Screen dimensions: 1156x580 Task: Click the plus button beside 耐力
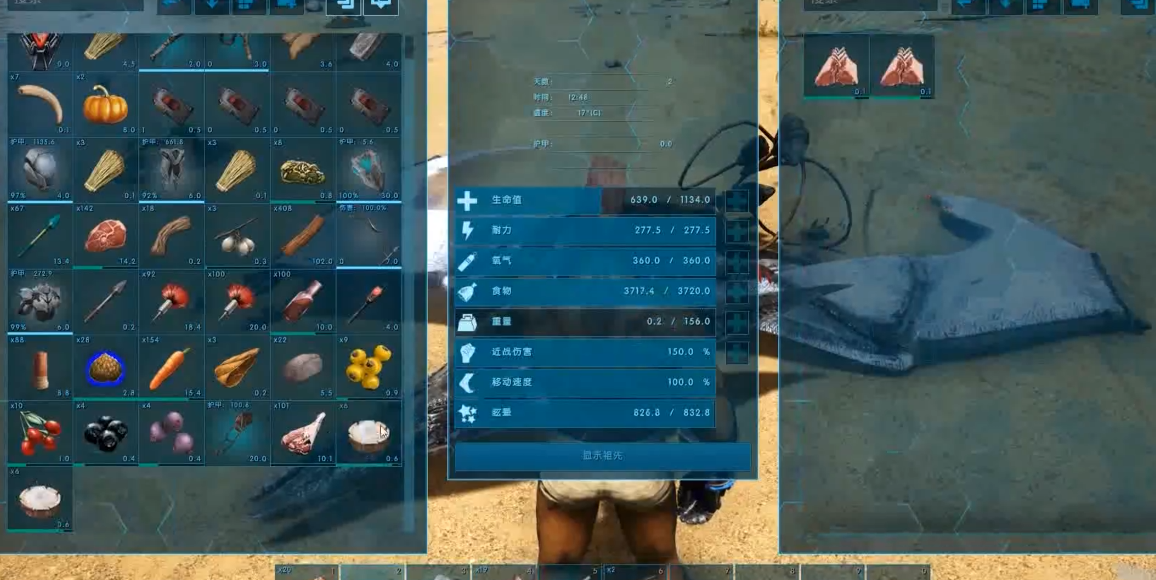click(737, 231)
